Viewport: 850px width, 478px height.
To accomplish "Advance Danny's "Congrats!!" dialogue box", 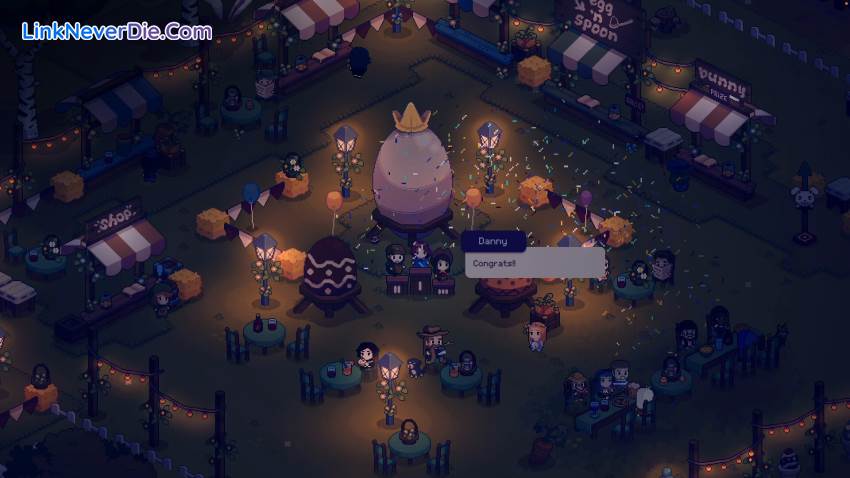I will point(534,264).
